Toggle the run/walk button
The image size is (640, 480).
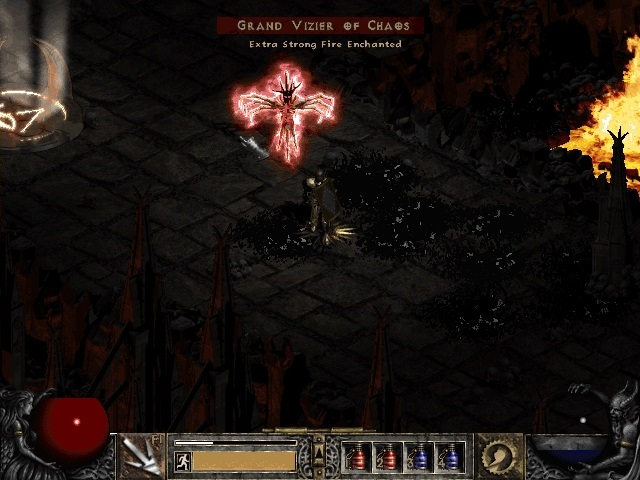click(x=183, y=461)
